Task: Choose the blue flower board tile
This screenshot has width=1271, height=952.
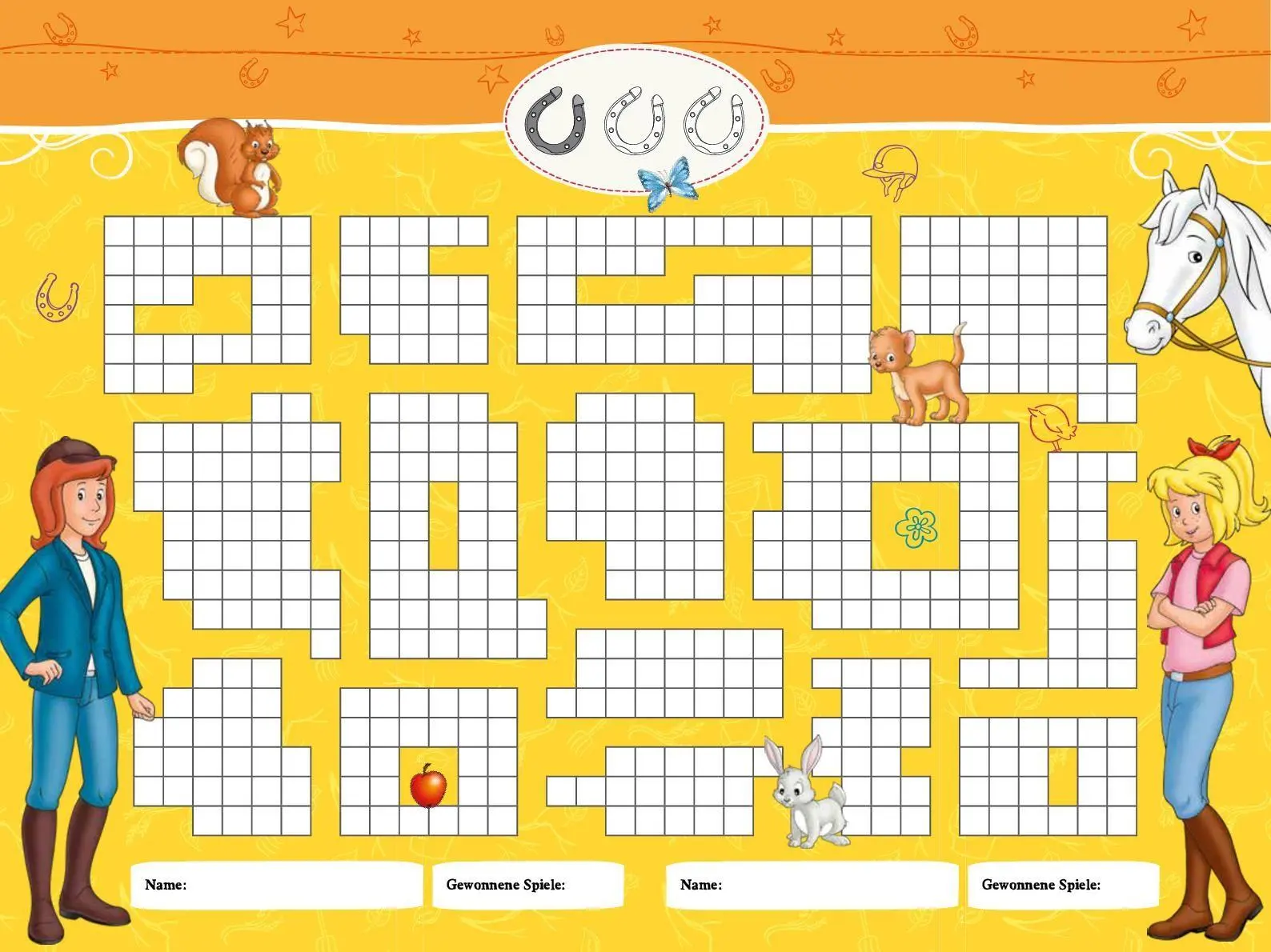Action: click(916, 527)
